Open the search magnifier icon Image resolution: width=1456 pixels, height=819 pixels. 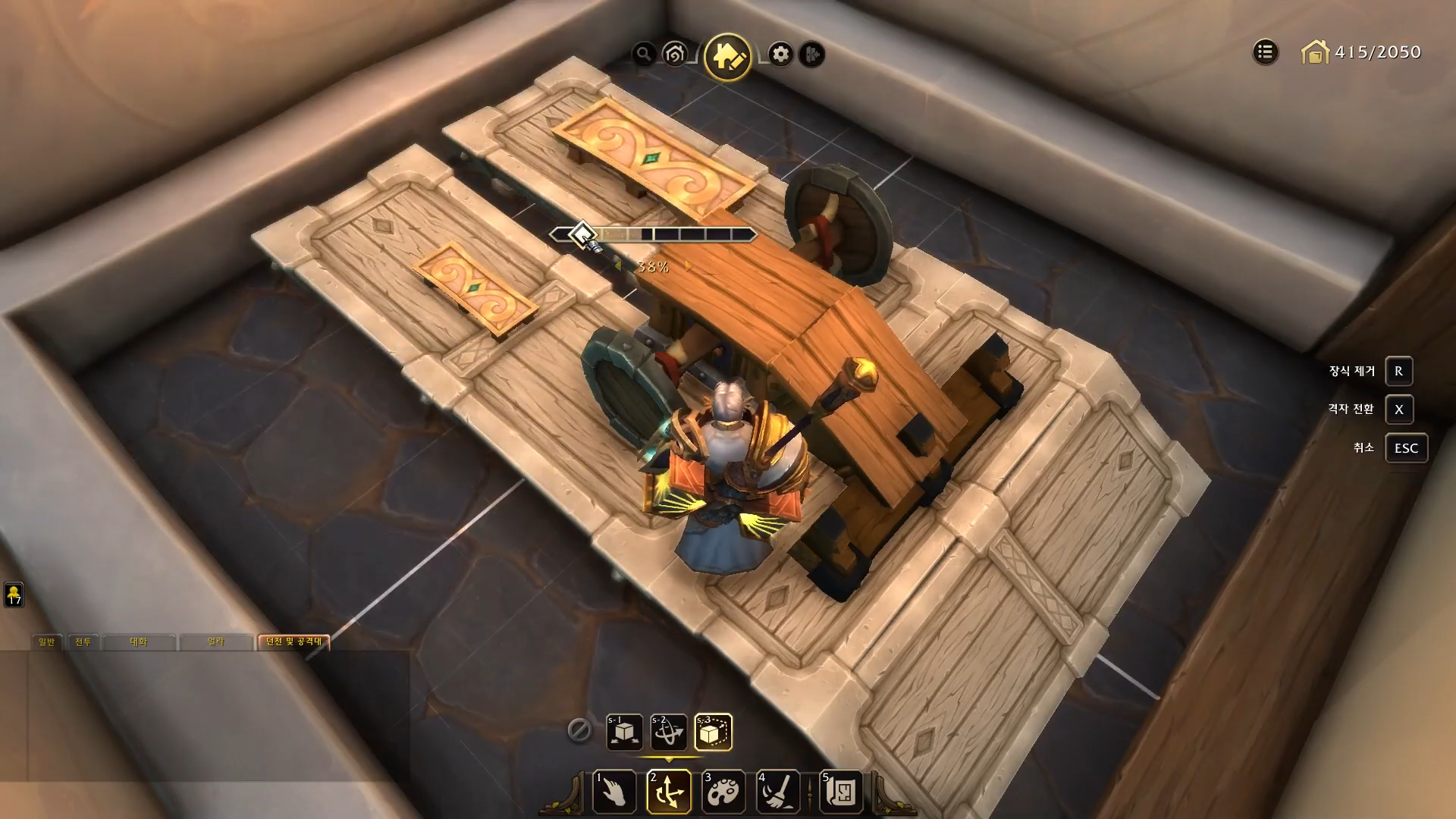tap(644, 54)
